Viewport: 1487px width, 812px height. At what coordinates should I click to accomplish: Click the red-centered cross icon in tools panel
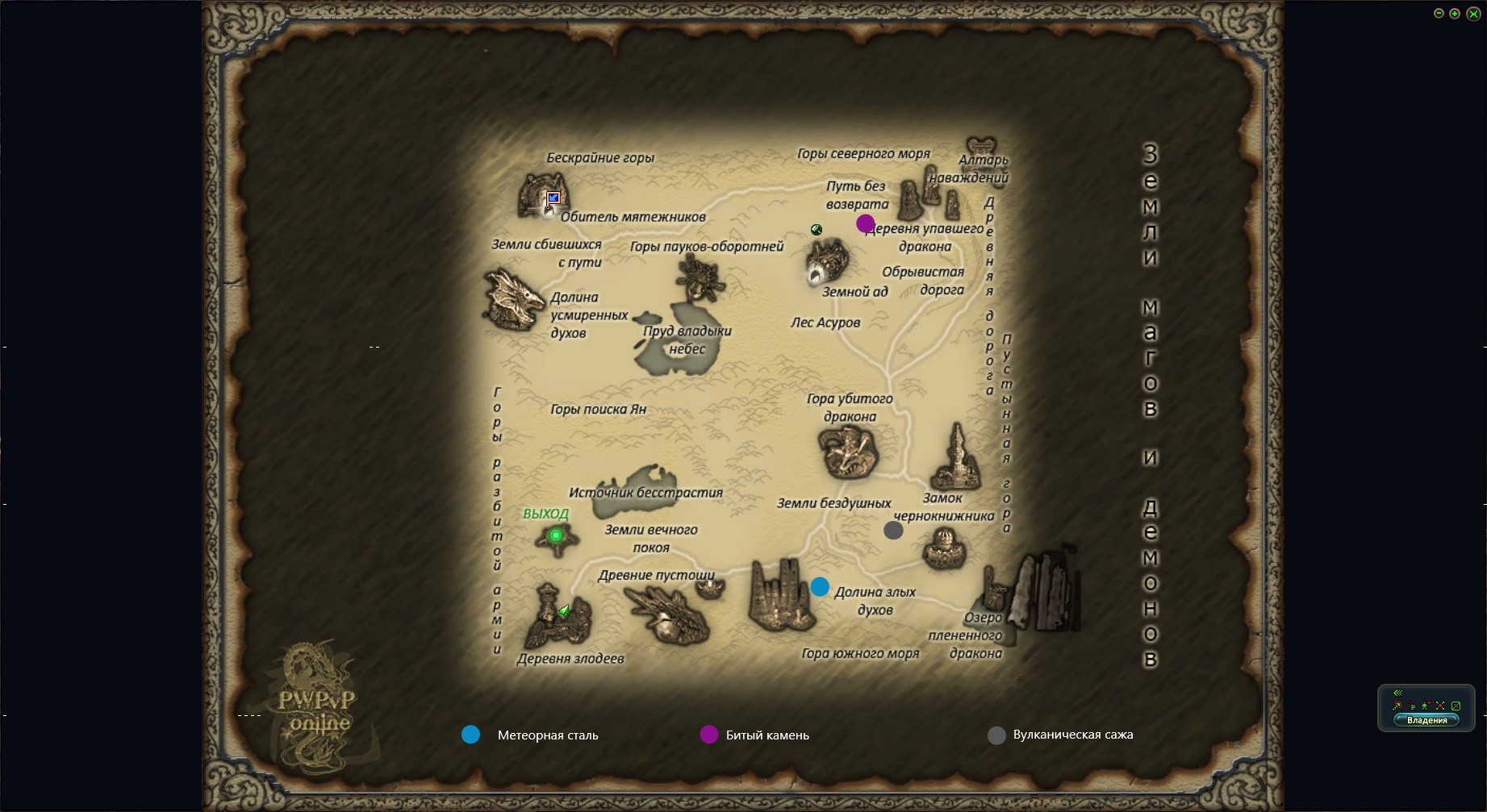[1440, 706]
